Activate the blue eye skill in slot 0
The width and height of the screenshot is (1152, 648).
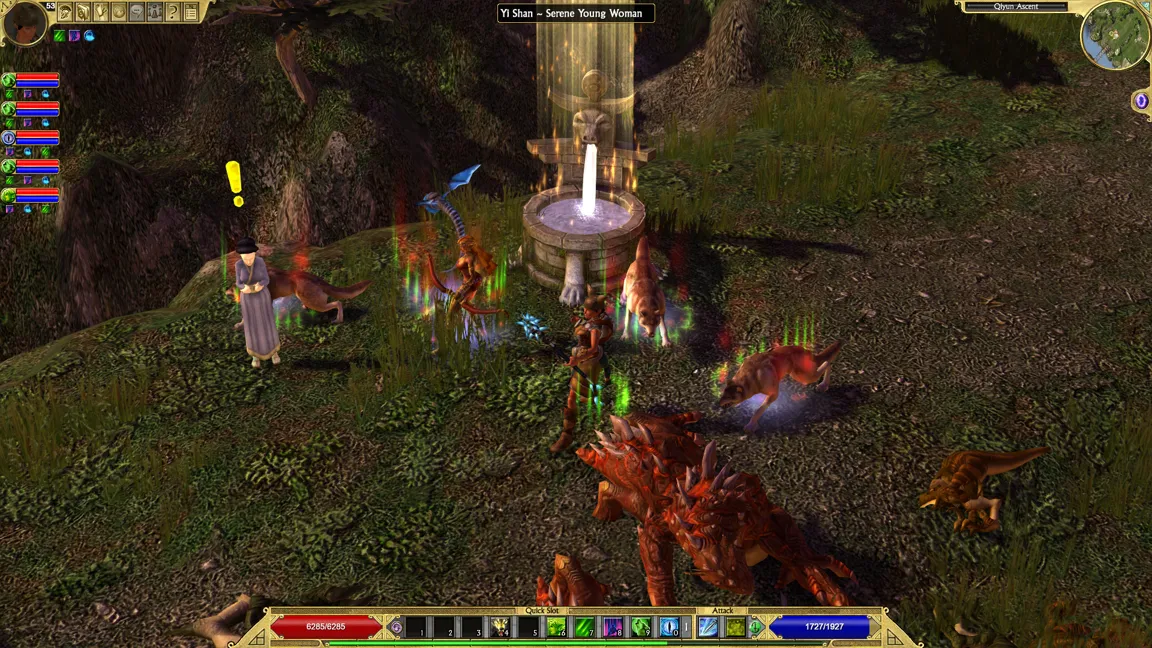tap(669, 628)
